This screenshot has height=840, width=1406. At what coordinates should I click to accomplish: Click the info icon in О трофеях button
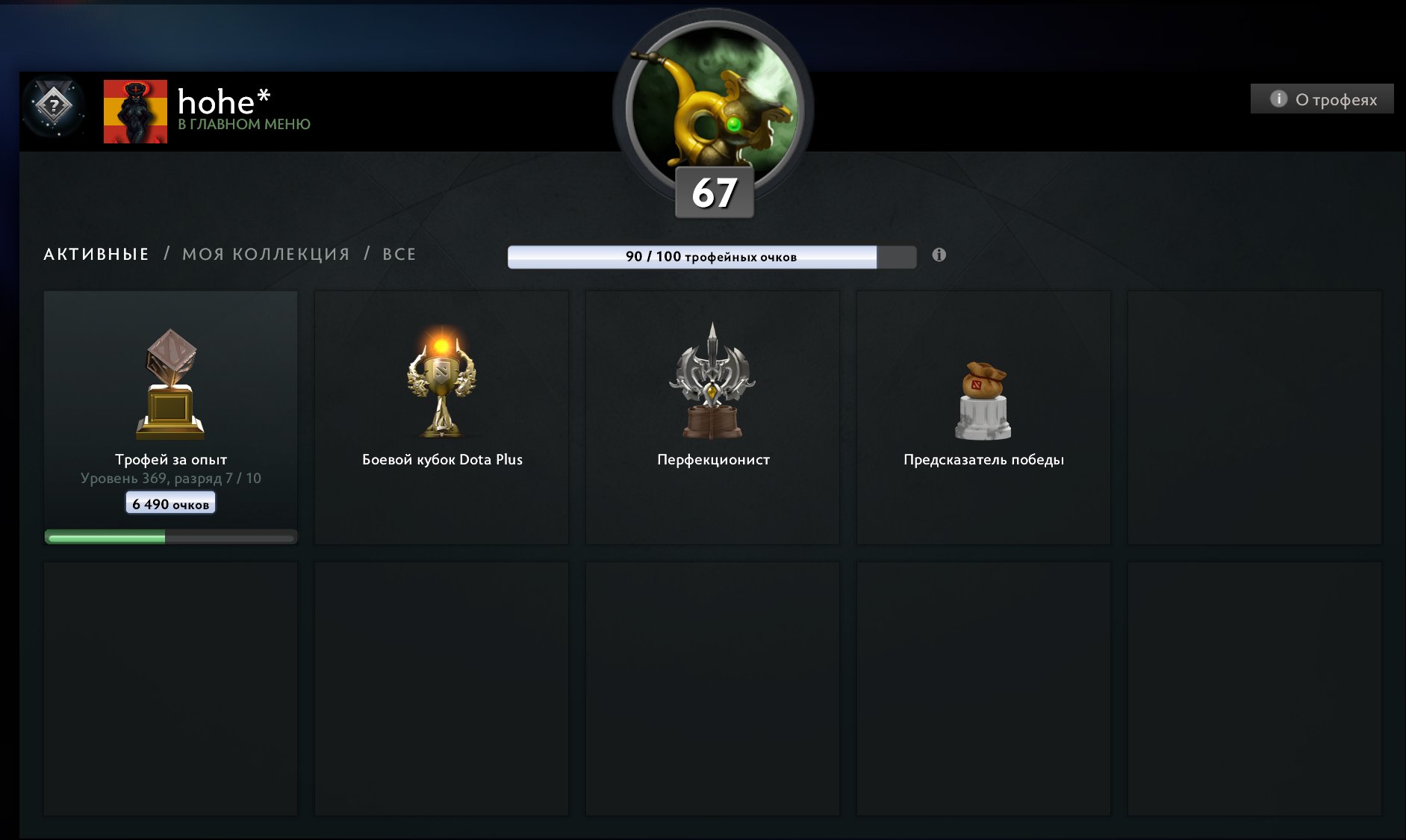pyautogui.click(x=1280, y=98)
